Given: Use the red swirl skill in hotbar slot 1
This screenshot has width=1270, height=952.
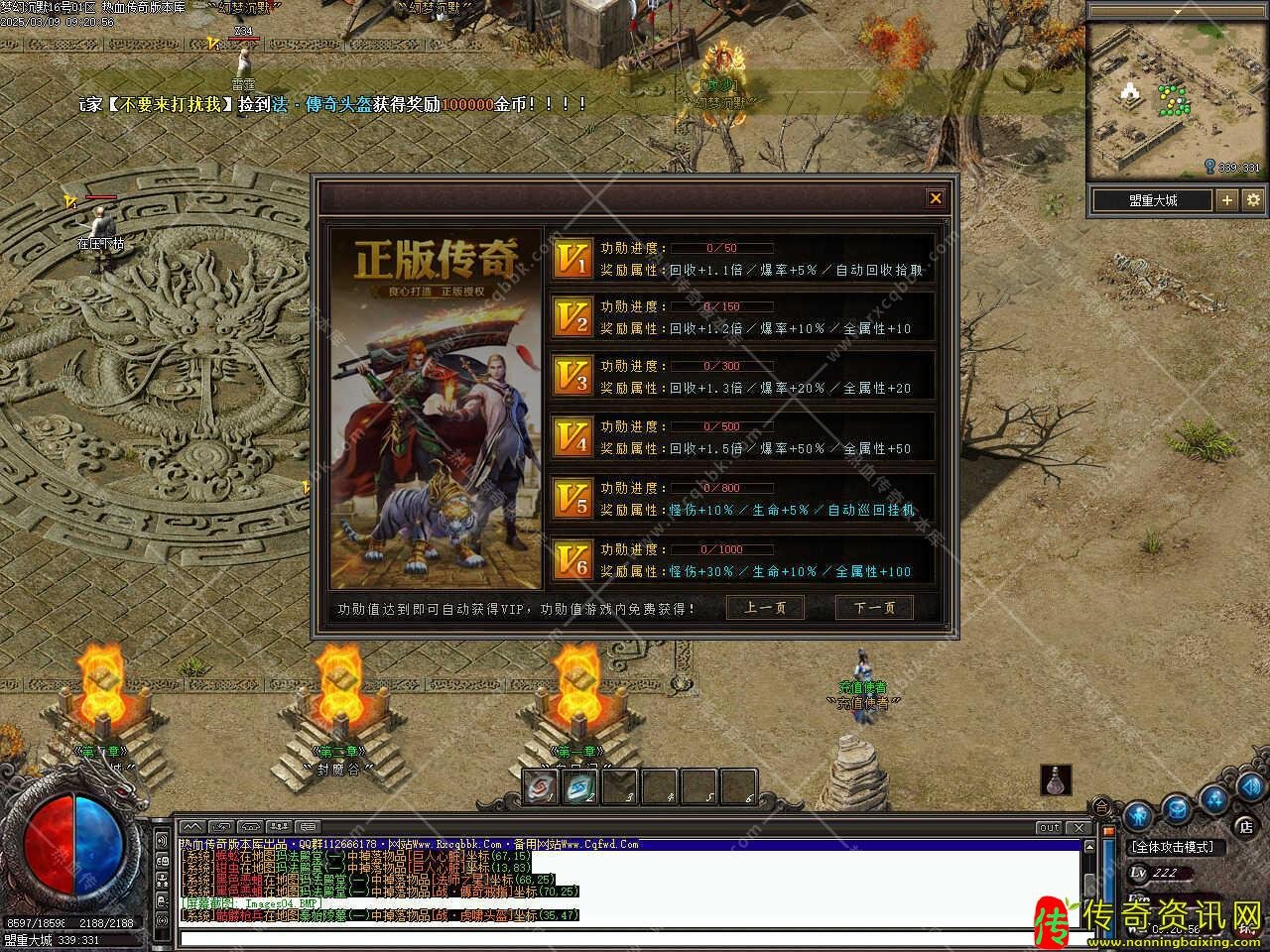Looking at the screenshot, I should click(539, 786).
